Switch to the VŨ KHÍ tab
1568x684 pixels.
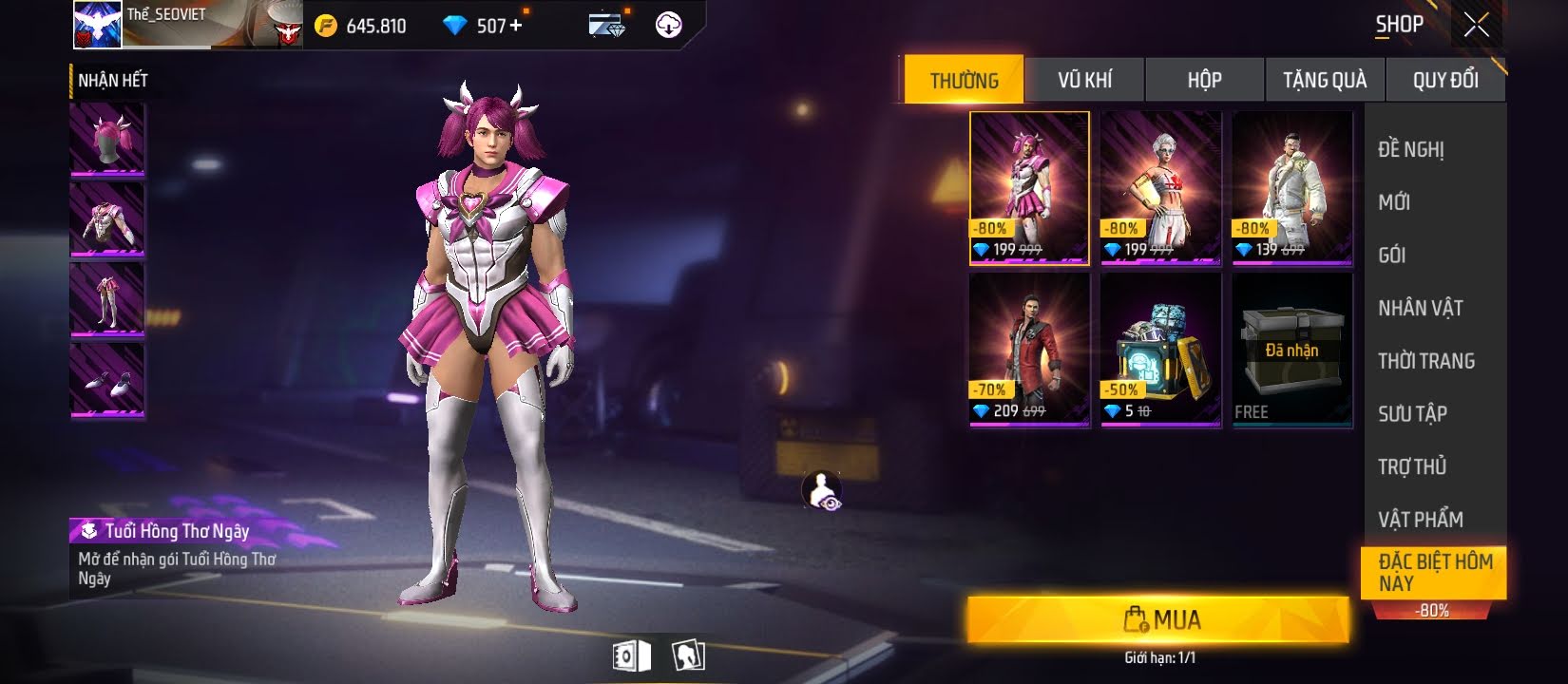[1084, 80]
